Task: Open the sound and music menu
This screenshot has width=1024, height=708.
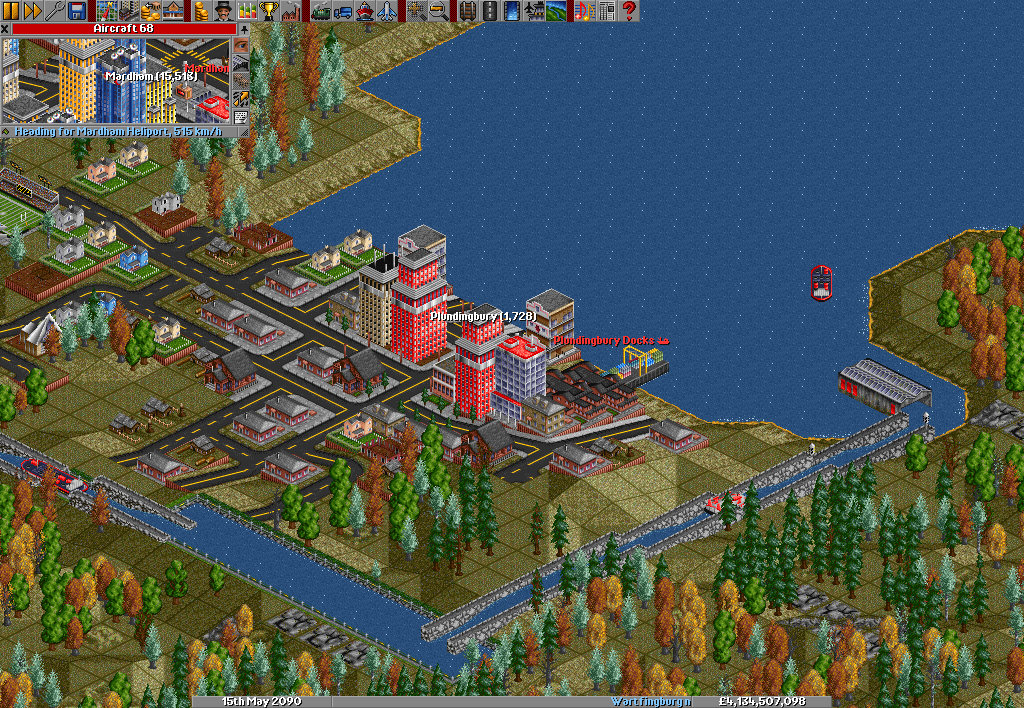Action: tap(585, 11)
